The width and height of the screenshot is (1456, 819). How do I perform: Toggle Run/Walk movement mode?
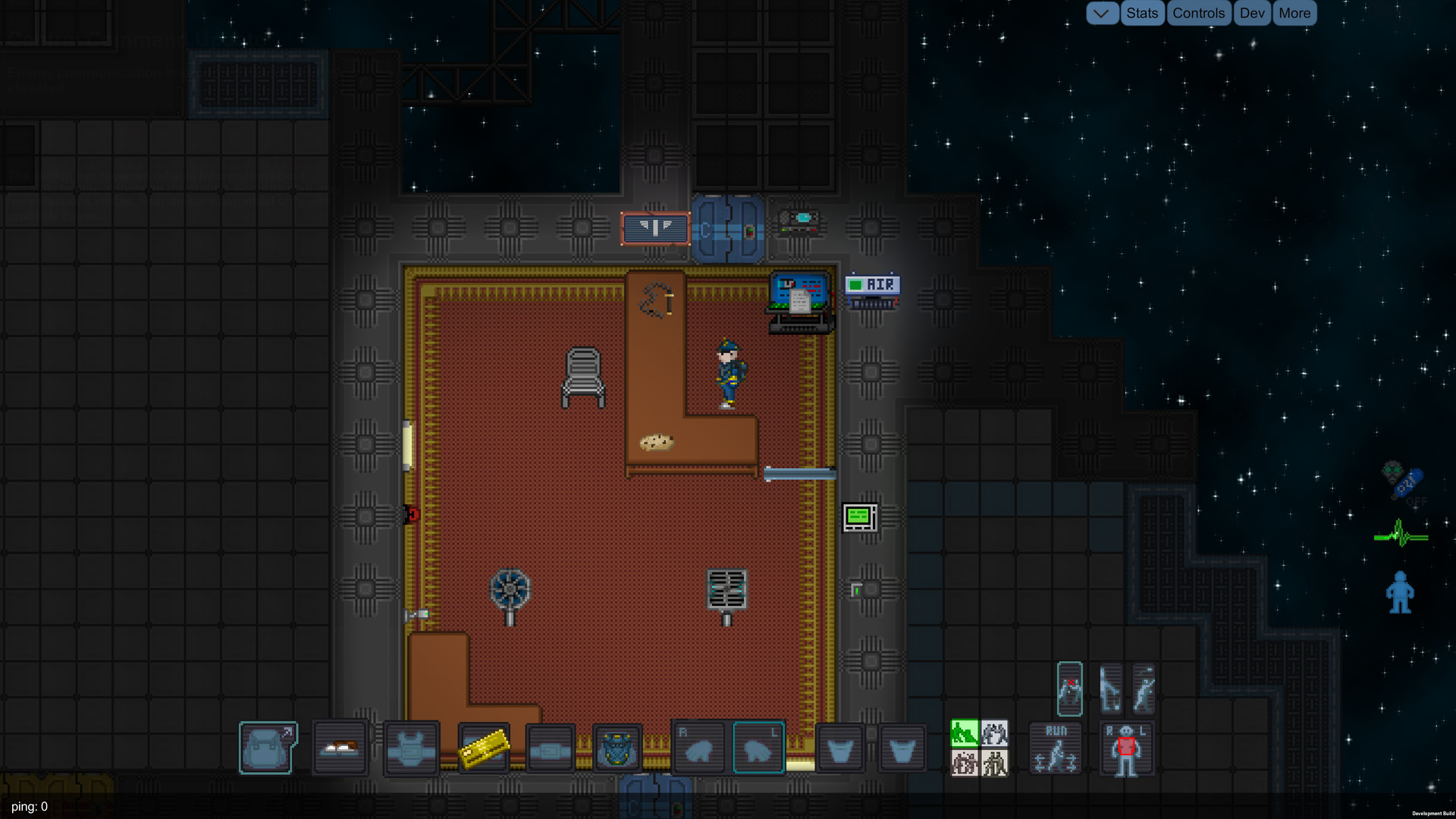(x=1055, y=748)
